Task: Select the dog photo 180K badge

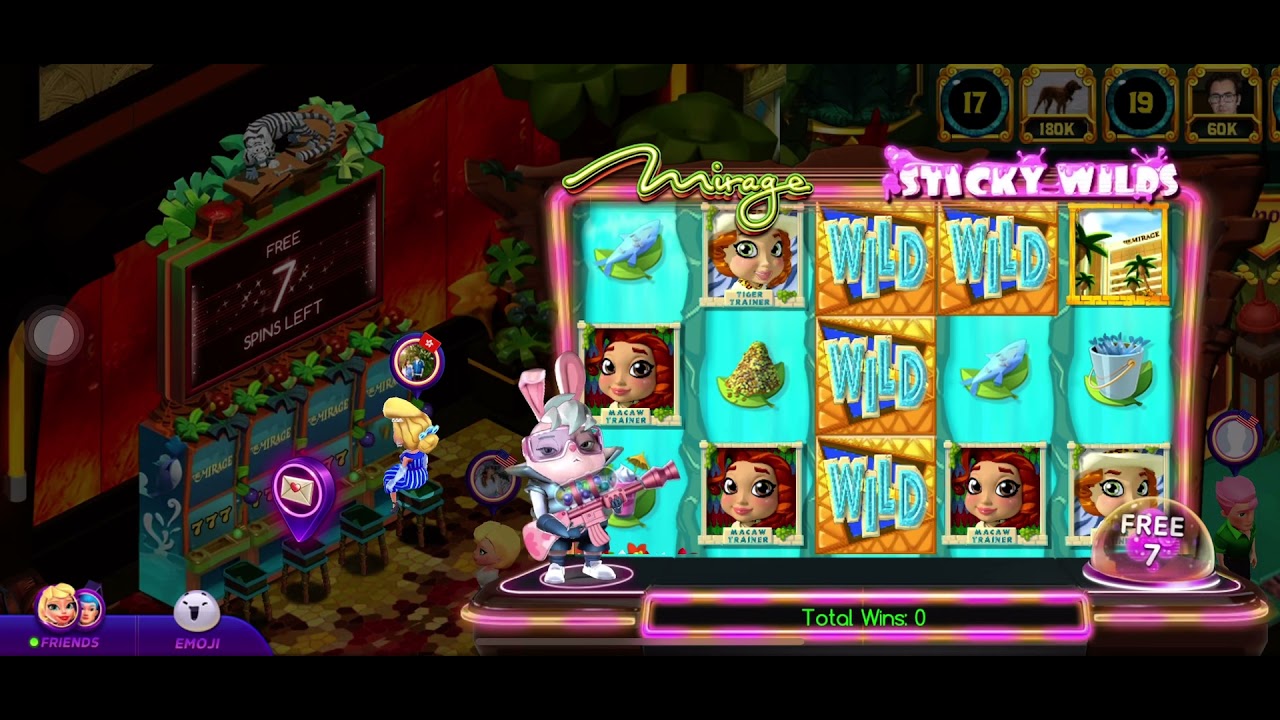Action: pos(1057,104)
